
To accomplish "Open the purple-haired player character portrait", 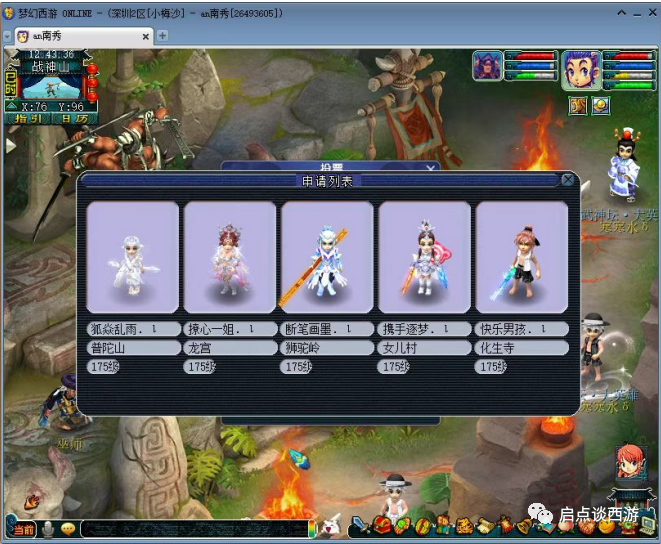I will (x=580, y=69).
